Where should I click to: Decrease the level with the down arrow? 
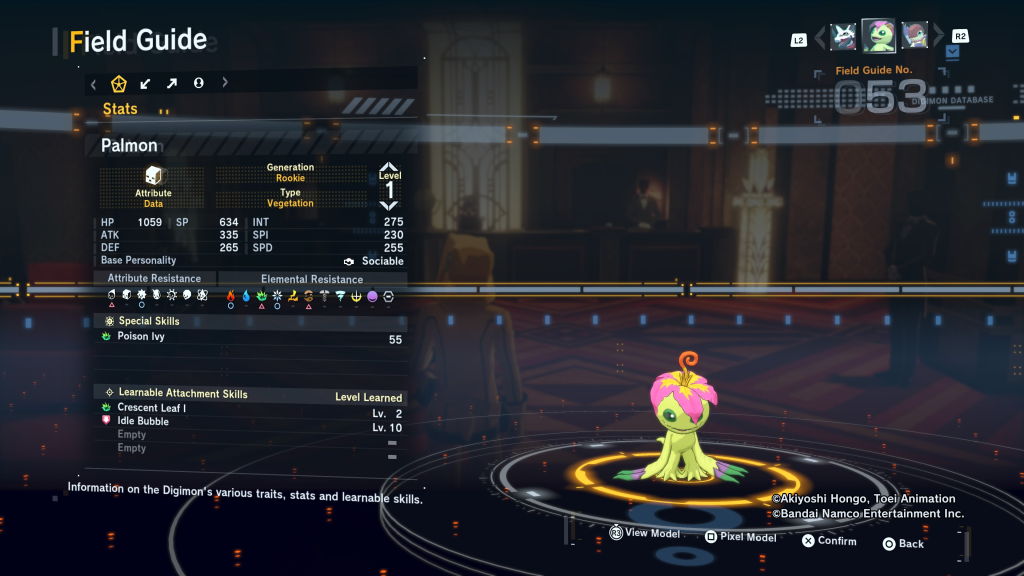point(389,205)
